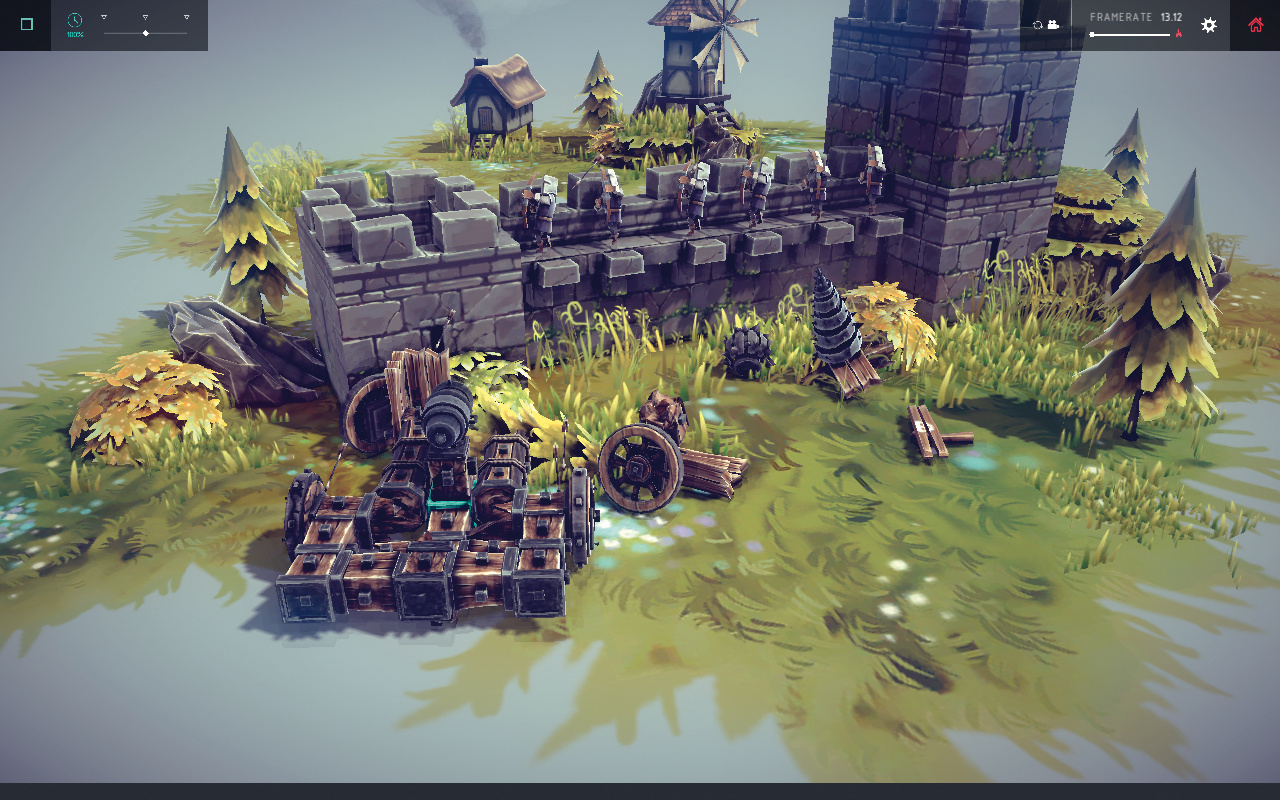
Task: Stop the simulation with the square button
Action: [26, 25]
